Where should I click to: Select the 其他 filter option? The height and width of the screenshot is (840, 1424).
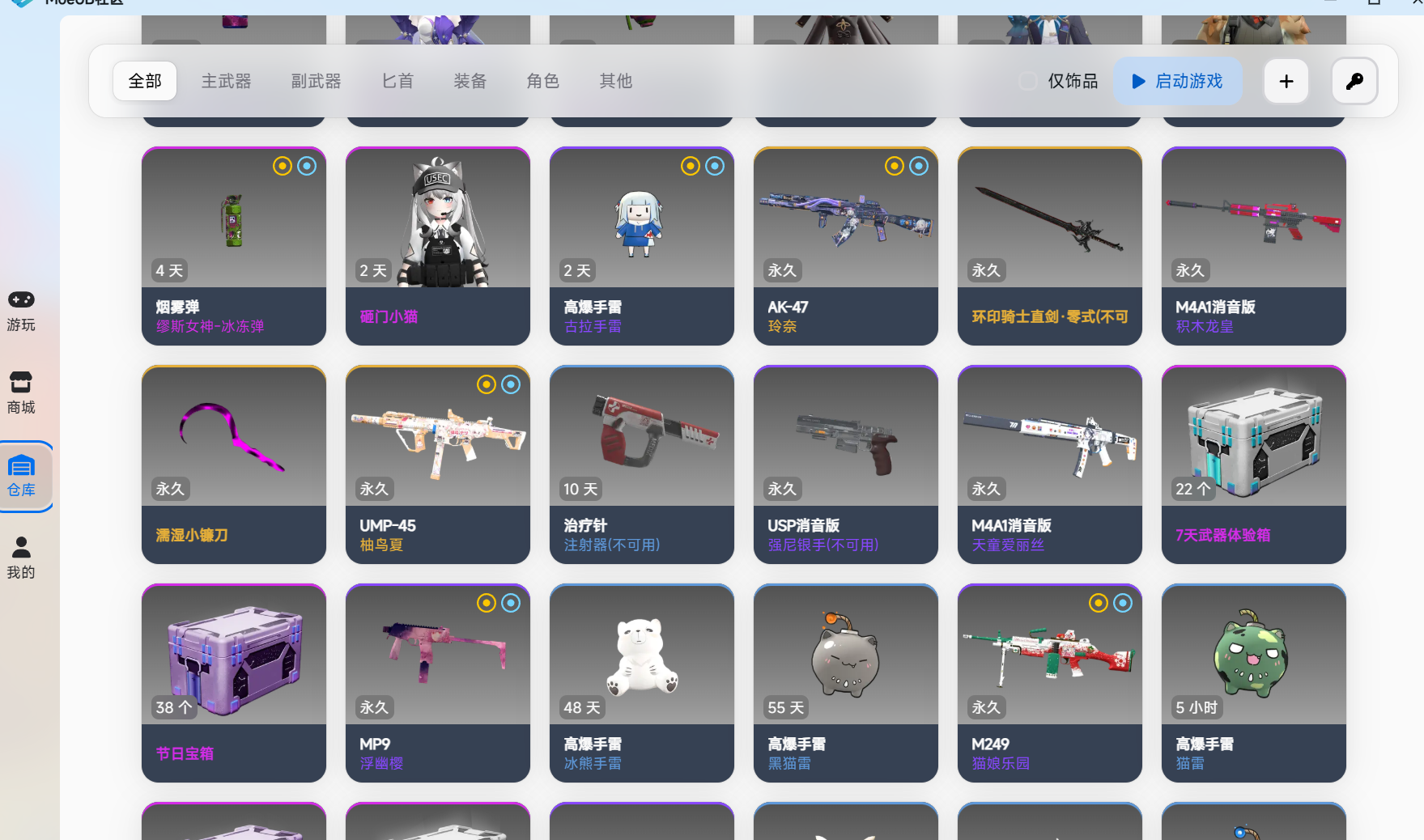[x=615, y=81]
